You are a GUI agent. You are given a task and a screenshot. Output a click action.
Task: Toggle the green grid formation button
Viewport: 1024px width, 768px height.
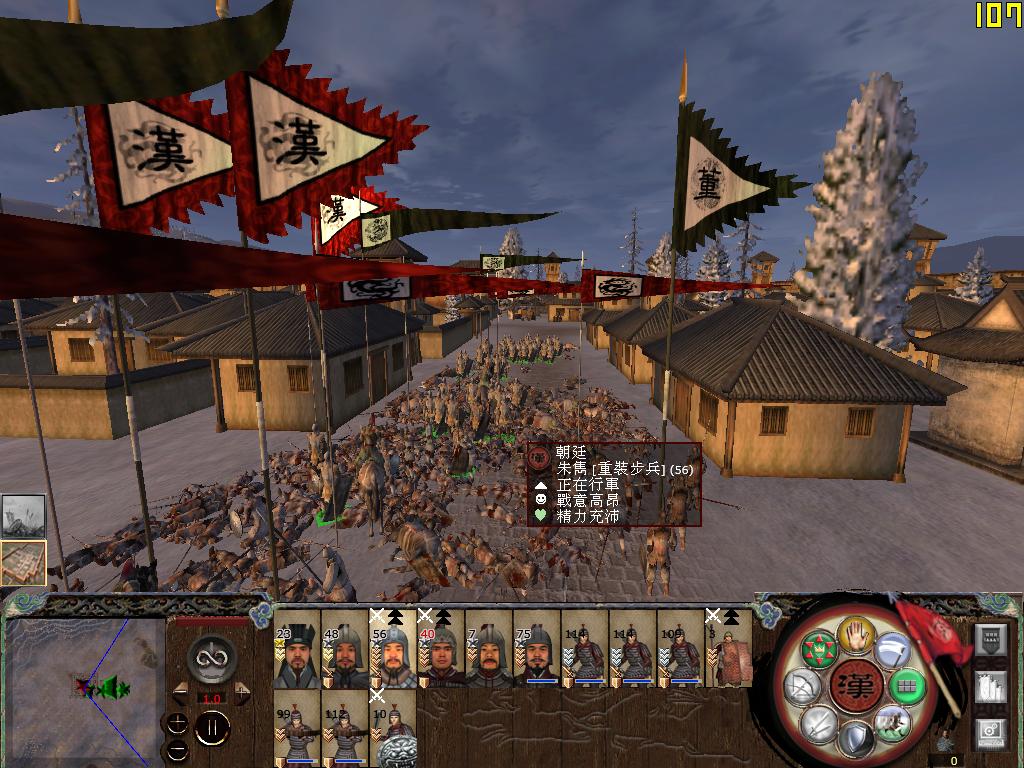907,687
